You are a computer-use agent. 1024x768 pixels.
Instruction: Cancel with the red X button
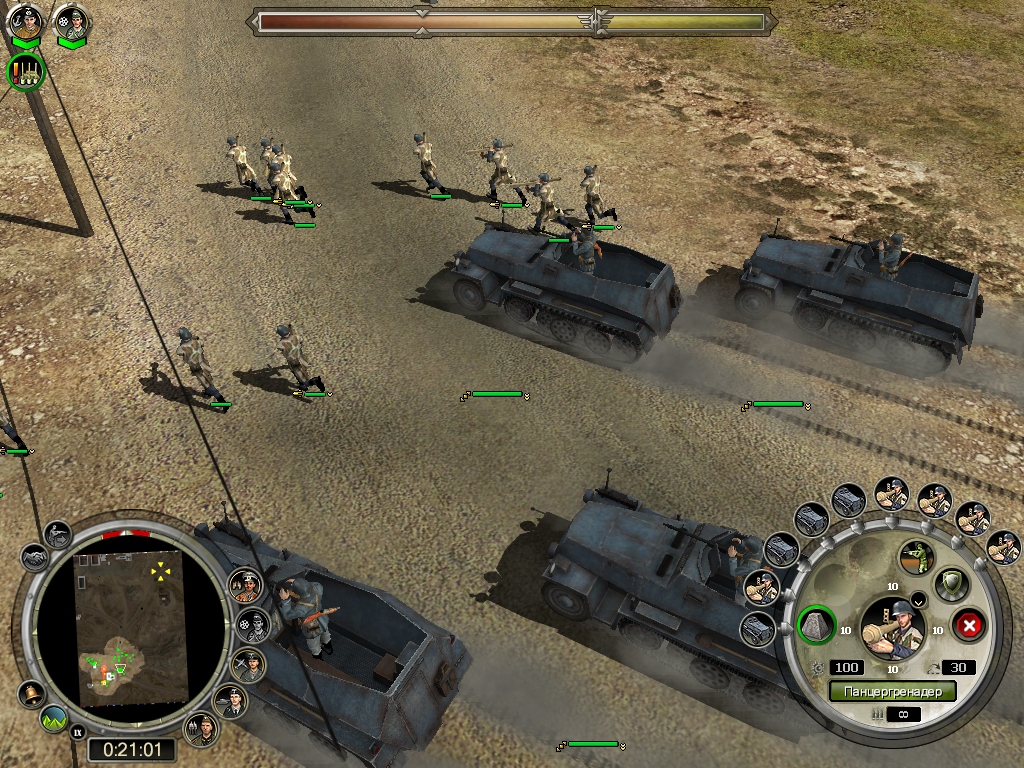point(968,627)
